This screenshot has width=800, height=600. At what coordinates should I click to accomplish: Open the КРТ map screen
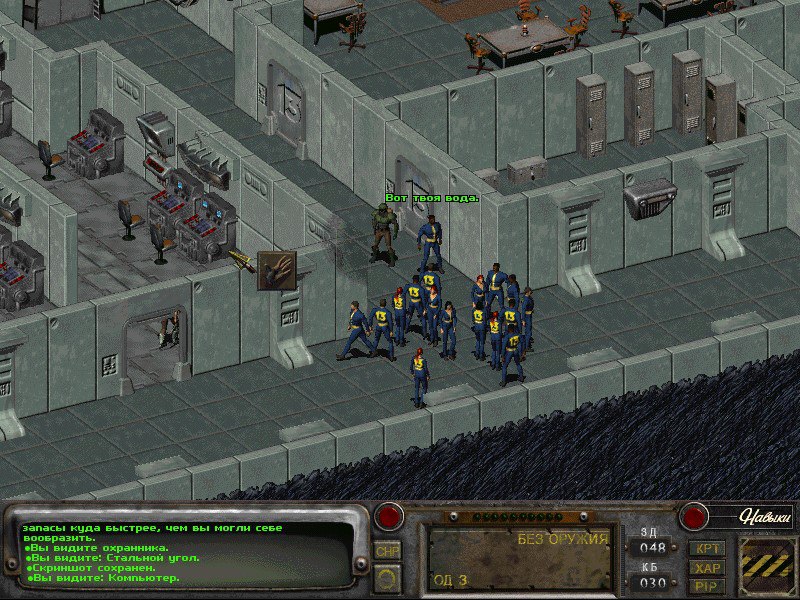click(709, 549)
